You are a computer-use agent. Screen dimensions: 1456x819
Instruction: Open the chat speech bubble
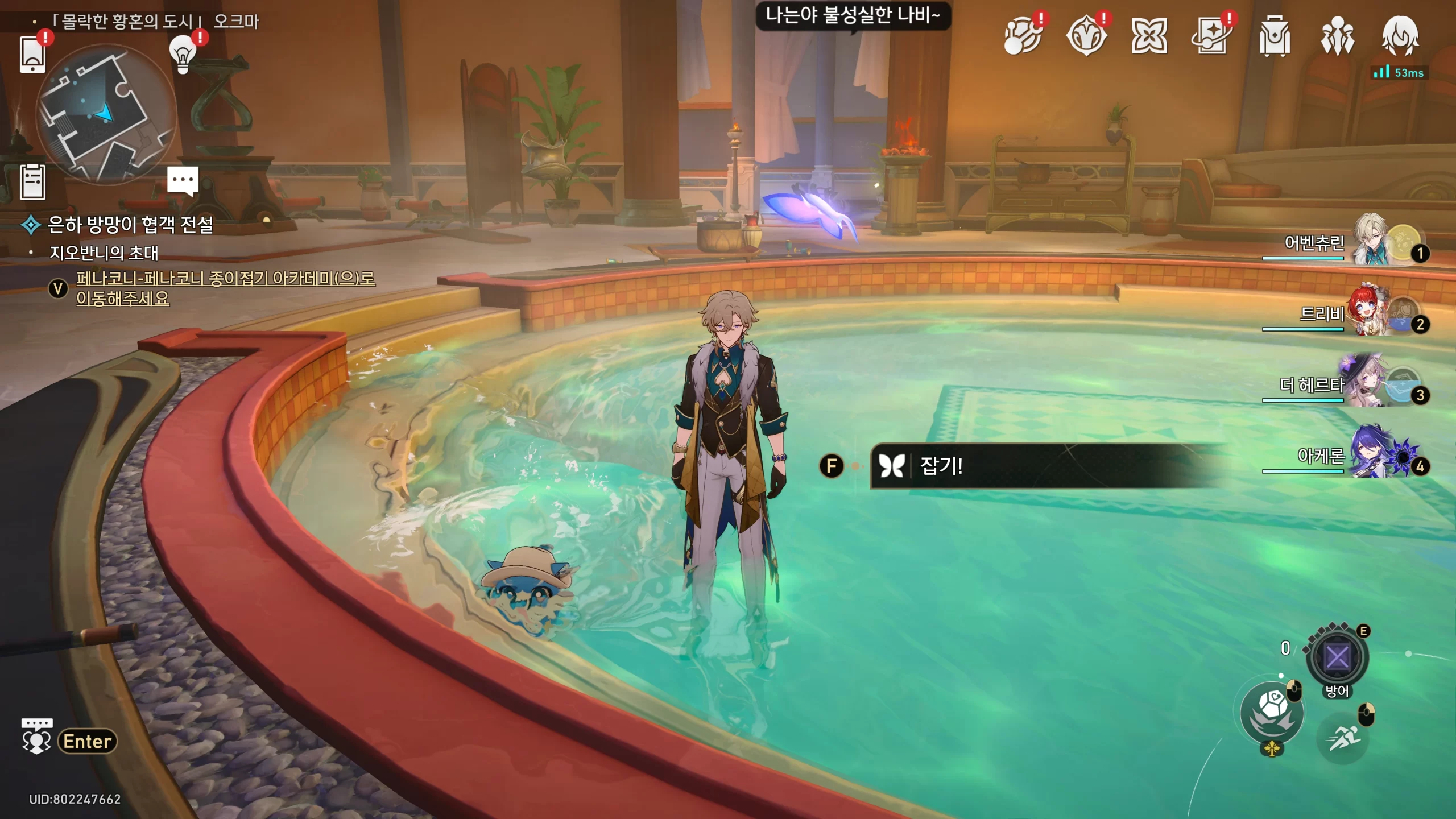tap(183, 180)
